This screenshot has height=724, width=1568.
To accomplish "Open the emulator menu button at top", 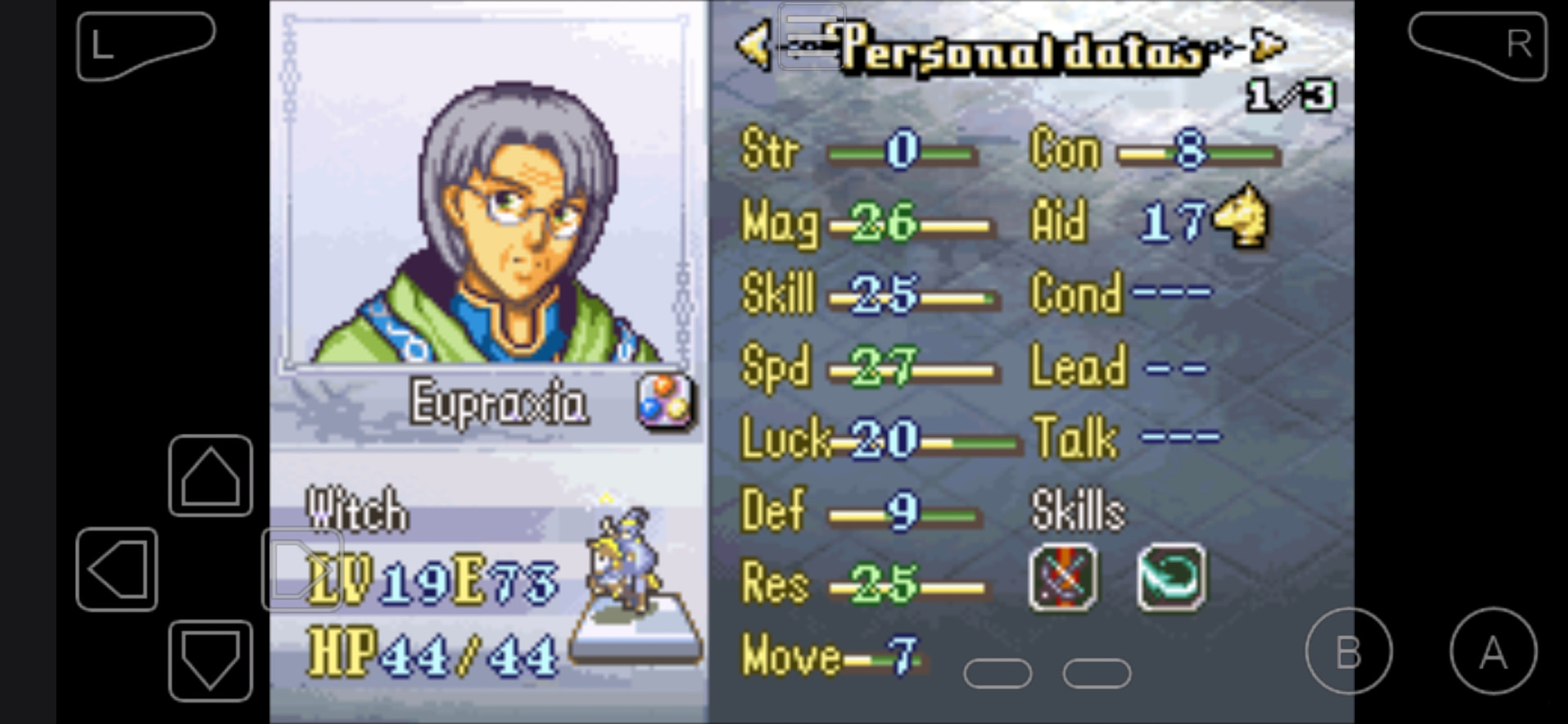I will pyautogui.click(x=811, y=36).
